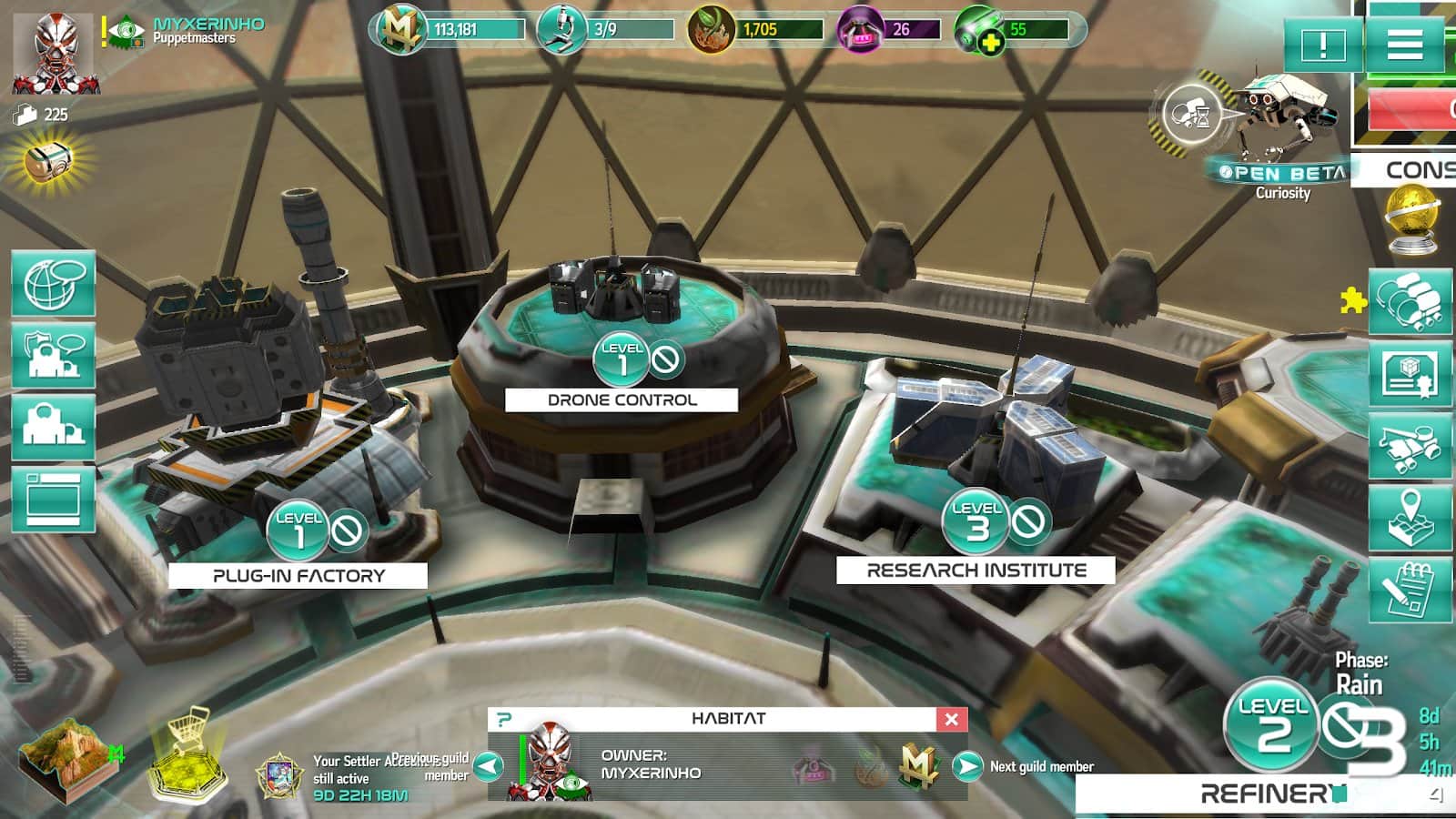The image size is (1456, 819).
Task: Add more green energy with plus
Action: (990, 42)
